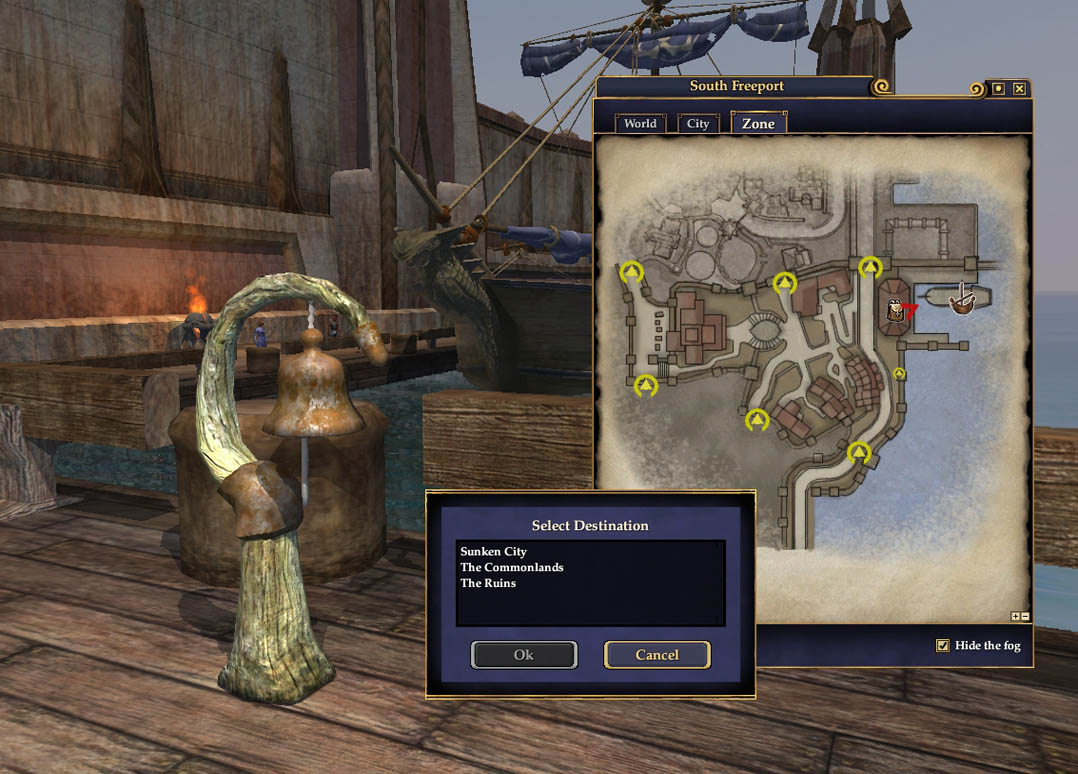This screenshot has height=774, width=1078.
Task: Pick The Ruins from destination list
Action: (488, 583)
